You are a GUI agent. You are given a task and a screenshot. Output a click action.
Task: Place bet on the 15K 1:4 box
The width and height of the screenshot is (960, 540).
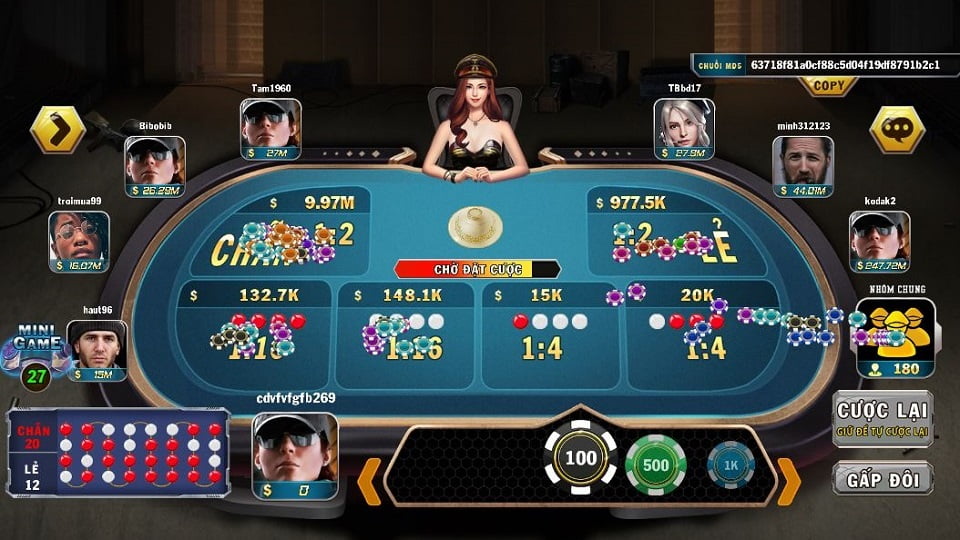(550, 337)
